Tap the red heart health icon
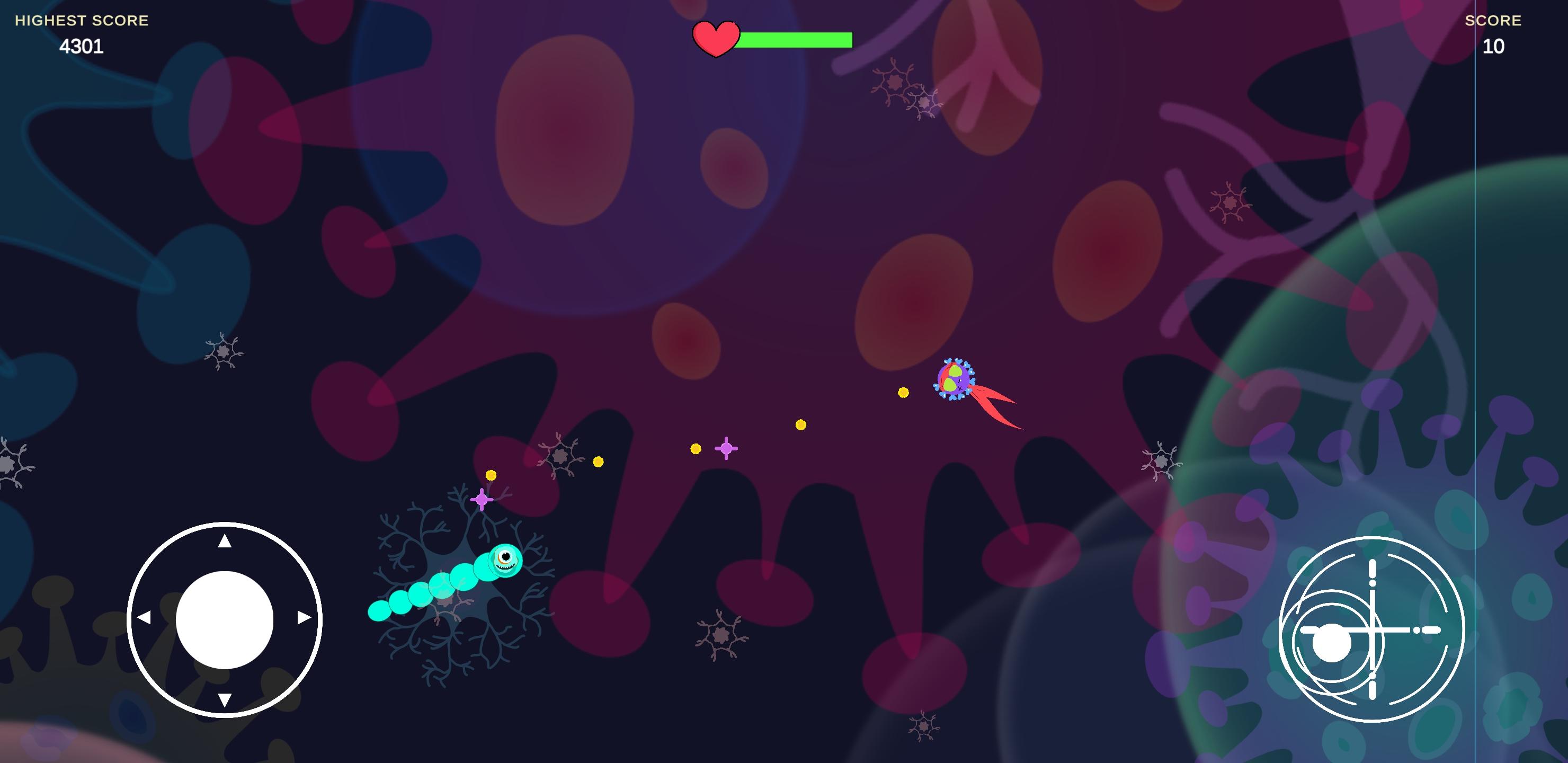The width and height of the screenshot is (1568, 763). pyautogui.click(x=716, y=40)
